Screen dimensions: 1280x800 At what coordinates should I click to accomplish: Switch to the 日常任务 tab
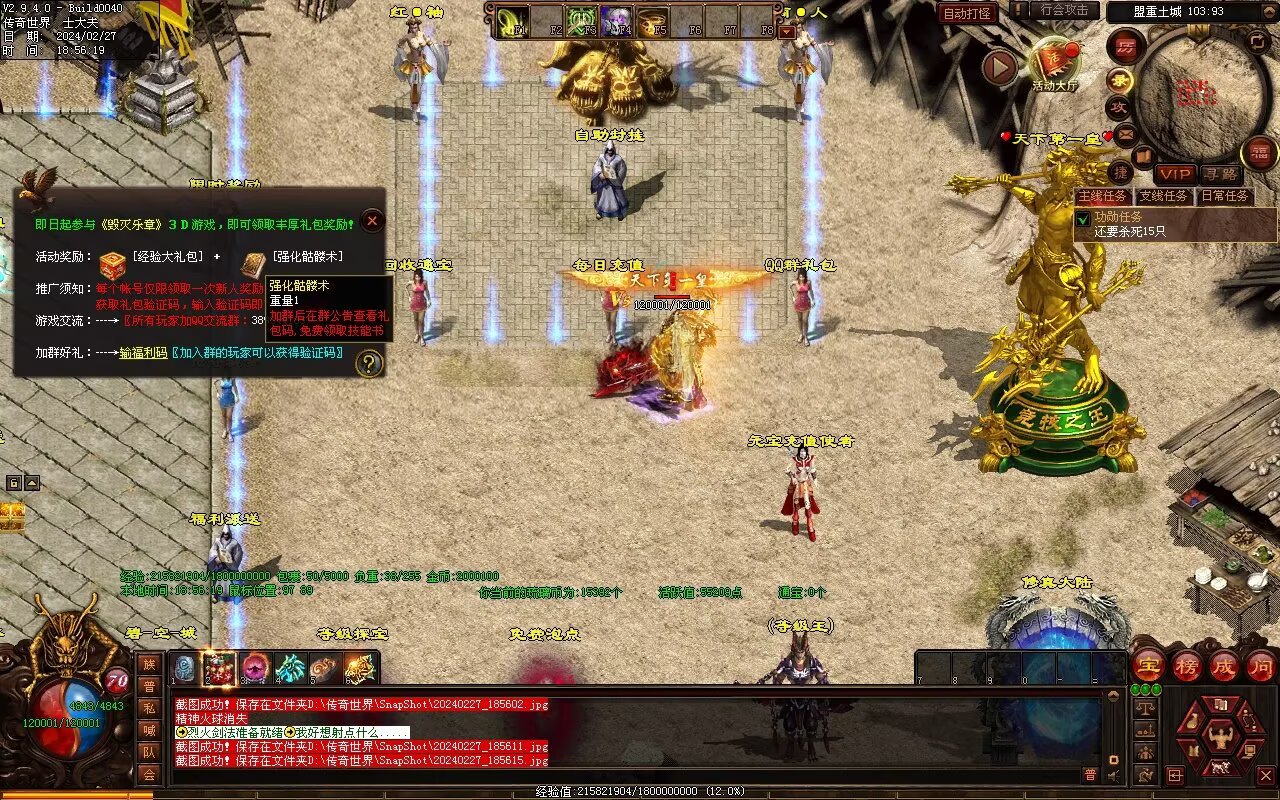[x=1224, y=197]
